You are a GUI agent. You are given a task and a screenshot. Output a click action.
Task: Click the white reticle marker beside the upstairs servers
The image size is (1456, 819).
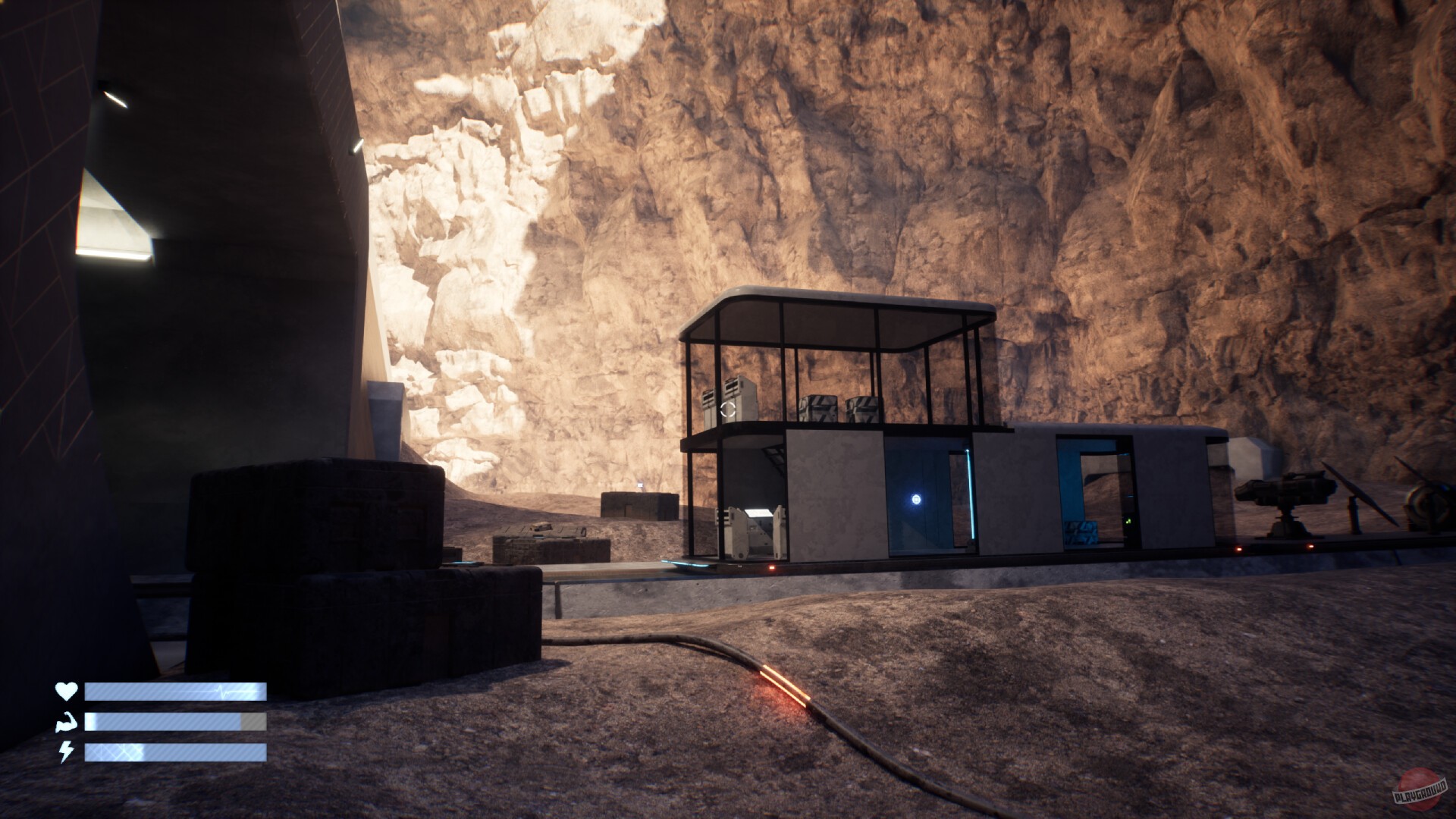[728, 411]
